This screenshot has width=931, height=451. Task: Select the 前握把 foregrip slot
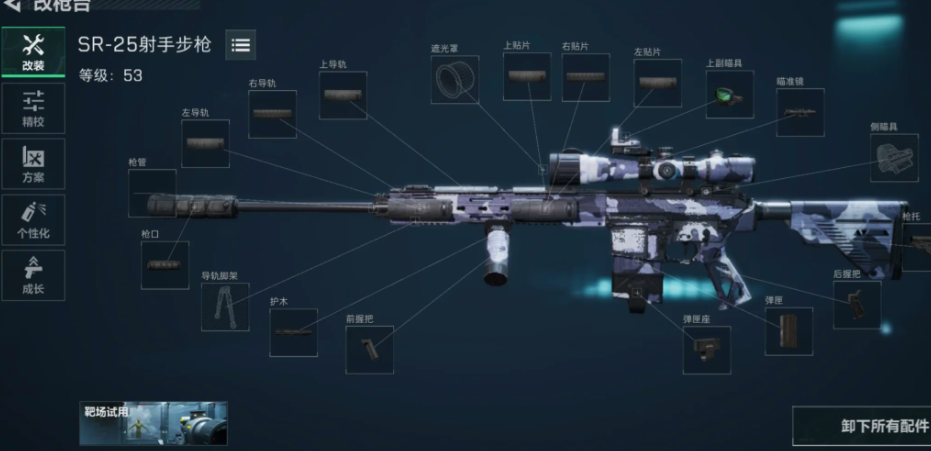[369, 350]
